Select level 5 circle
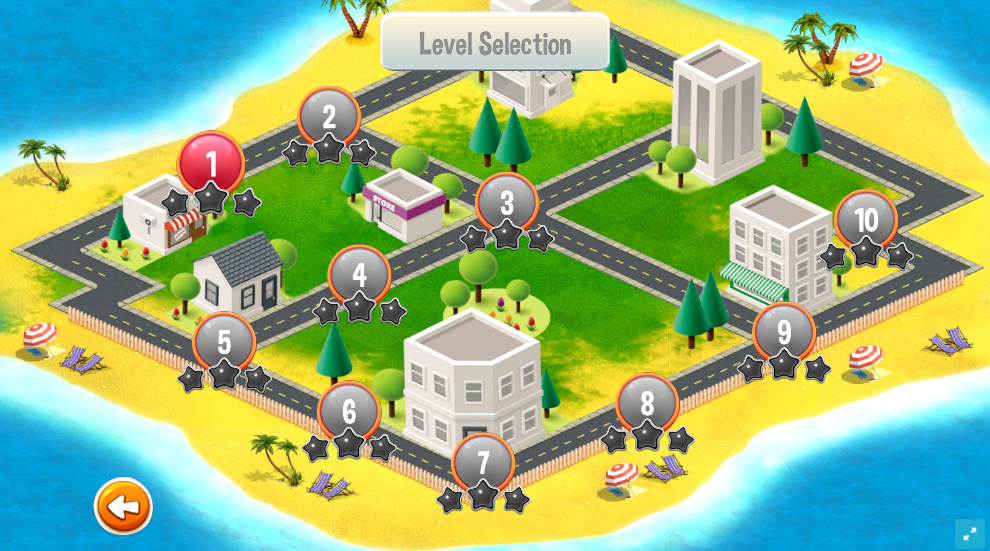 tap(224, 342)
